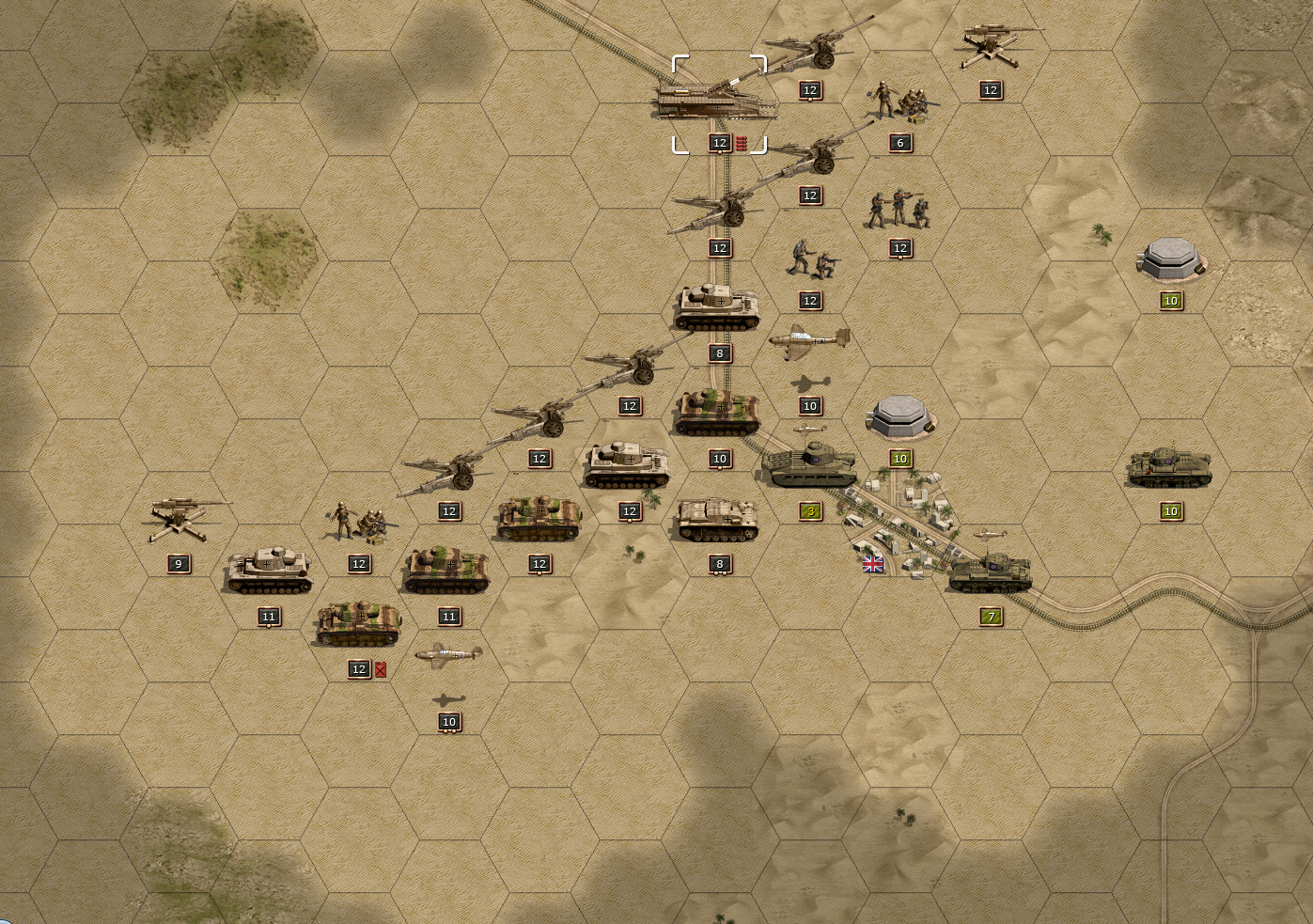Select the camouflaged tank marked with red icon
The image size is (1313, 924).
[x=359, y=624]
